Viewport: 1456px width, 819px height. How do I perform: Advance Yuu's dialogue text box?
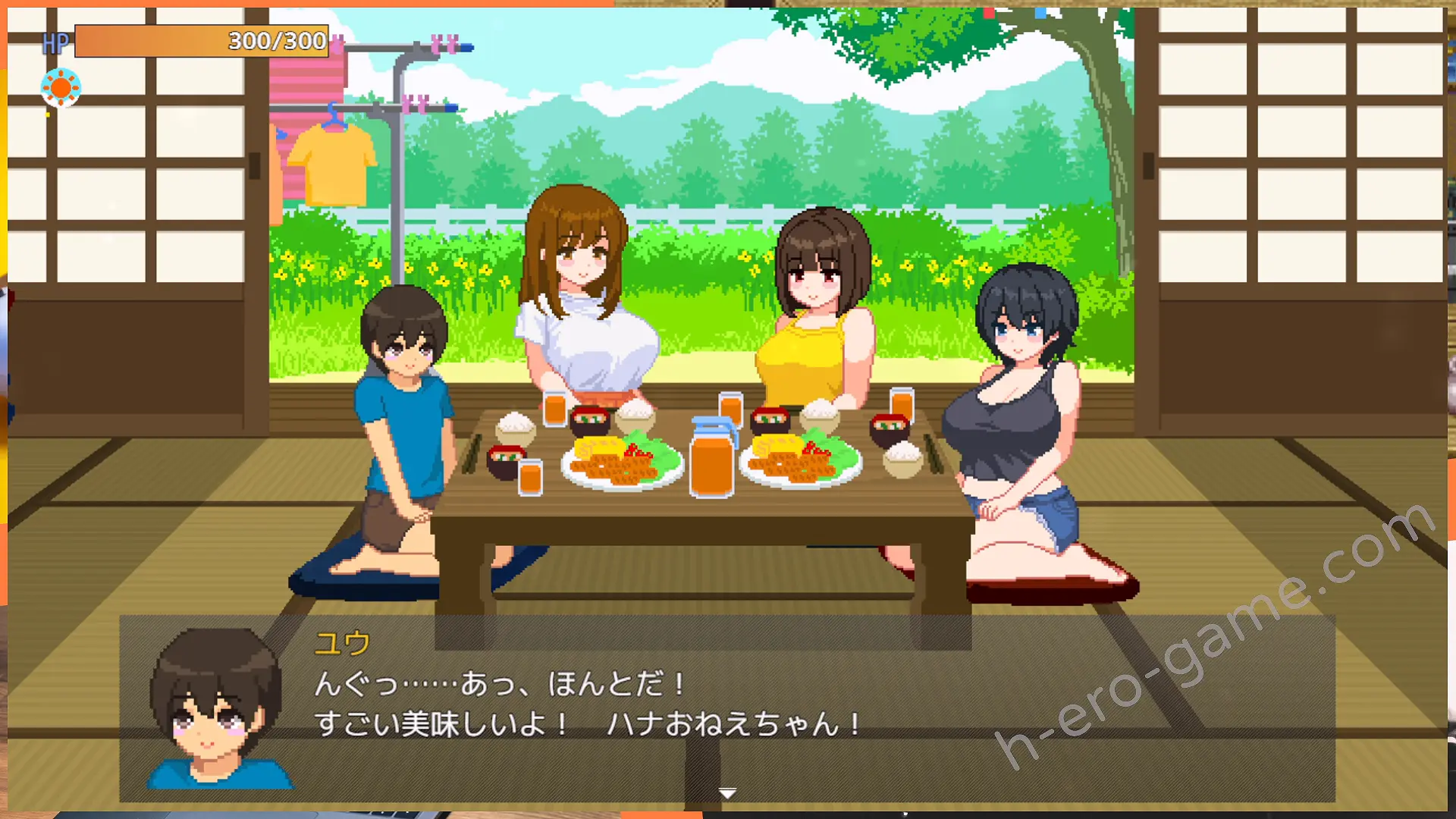[726, 707]
